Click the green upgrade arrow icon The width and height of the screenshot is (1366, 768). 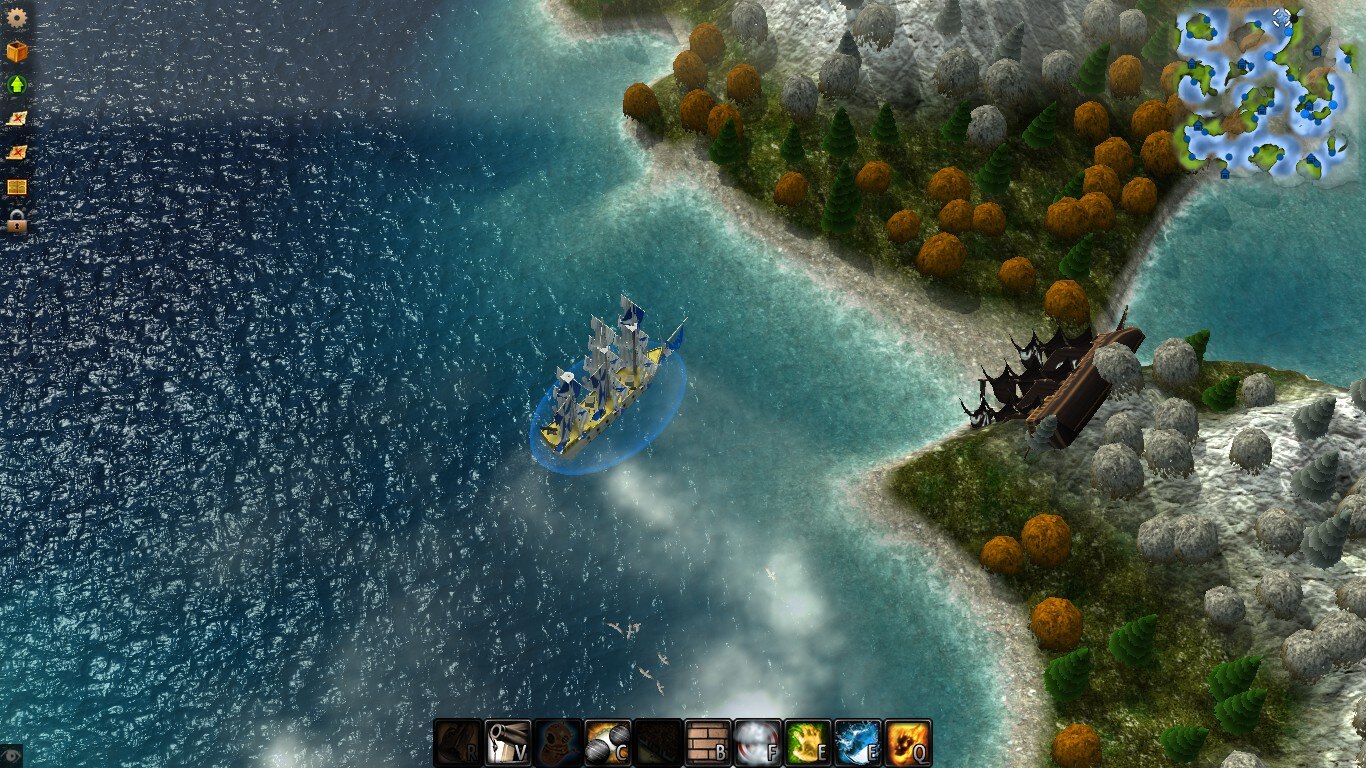17,85
